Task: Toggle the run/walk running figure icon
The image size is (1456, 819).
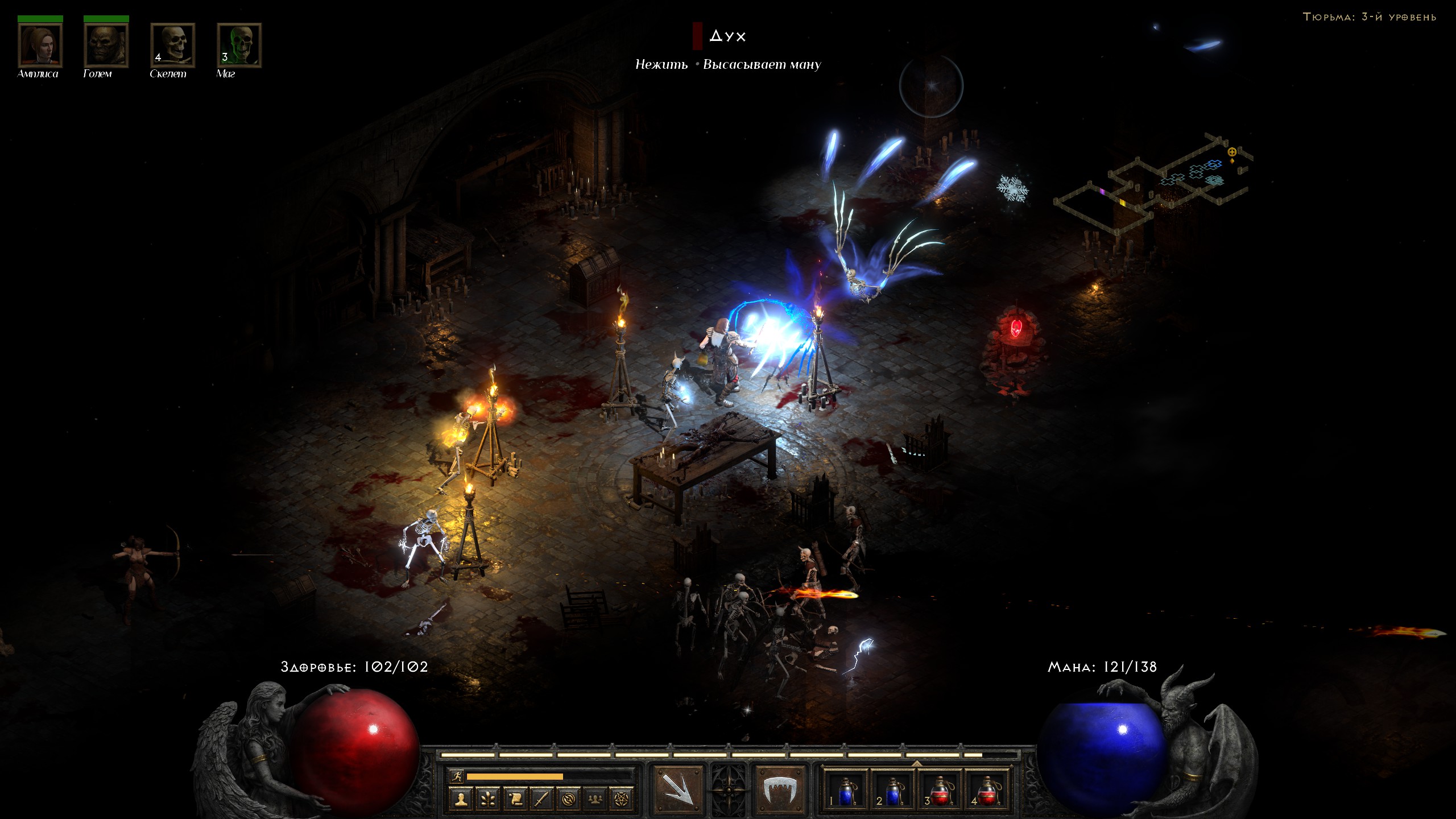Action: click(457, 776)
